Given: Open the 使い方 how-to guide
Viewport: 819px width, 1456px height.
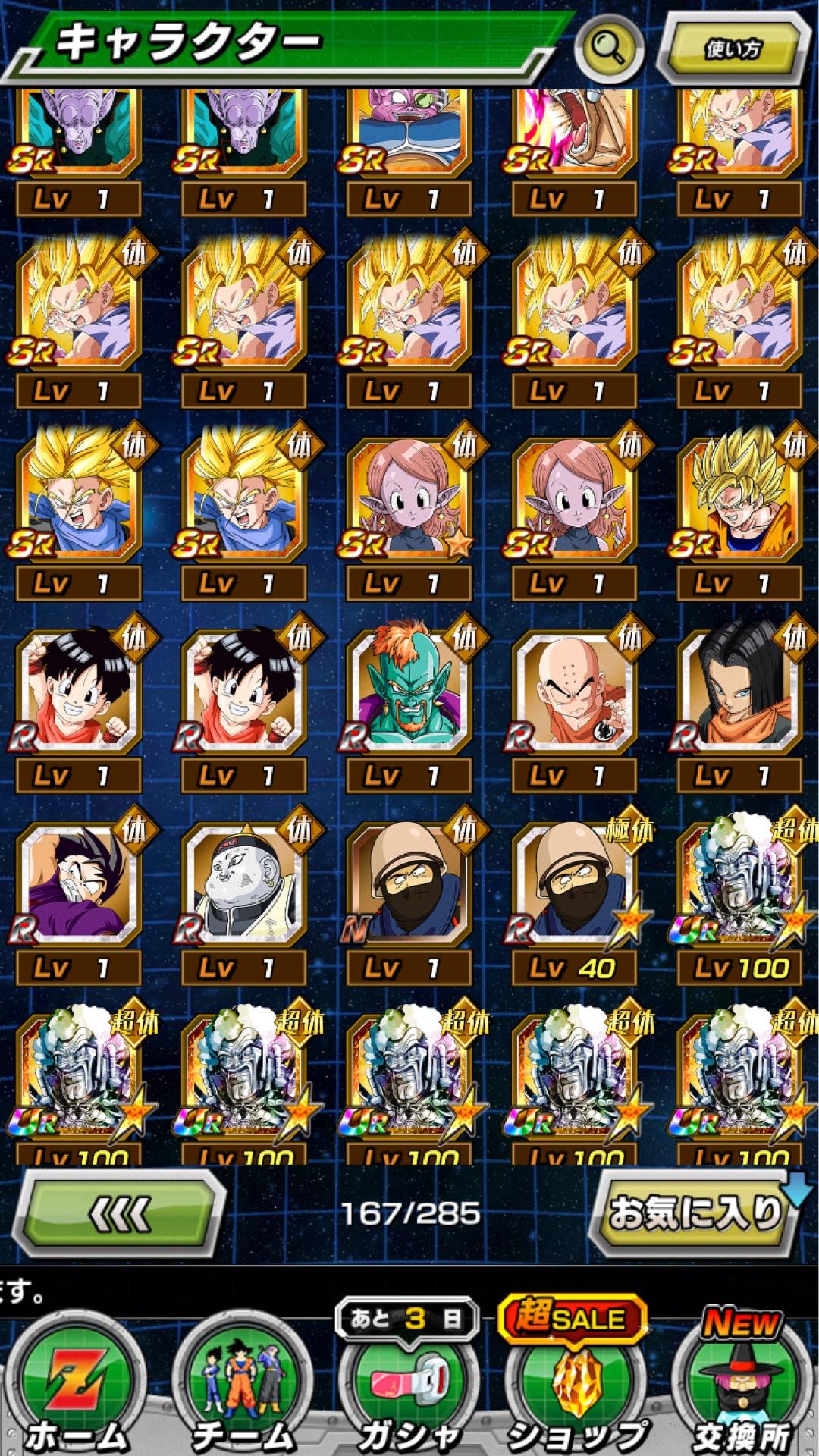Looking at the screenshot, I should (733, 49).
